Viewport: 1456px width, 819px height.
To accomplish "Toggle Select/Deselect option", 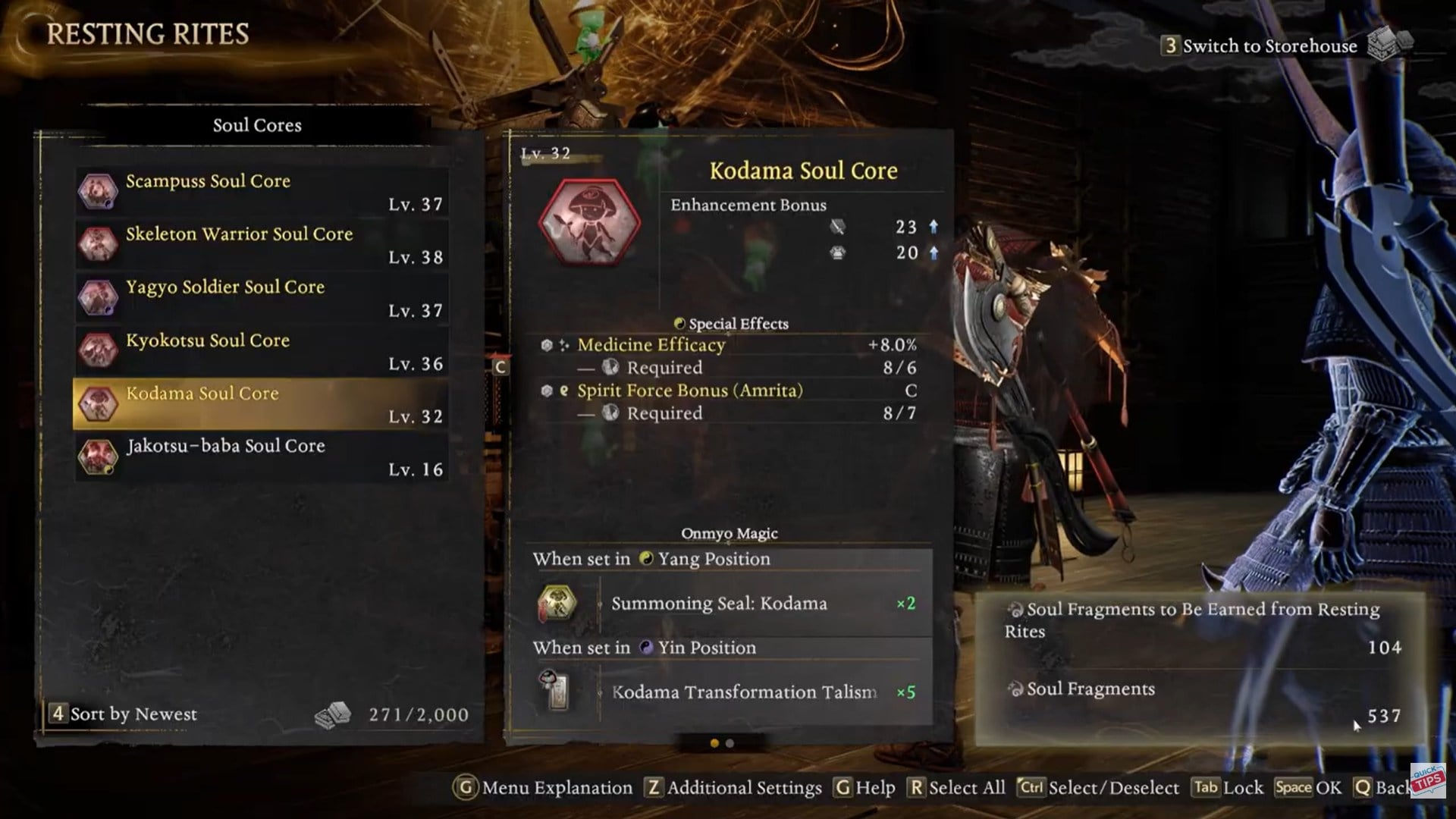I will point(1098,788).
